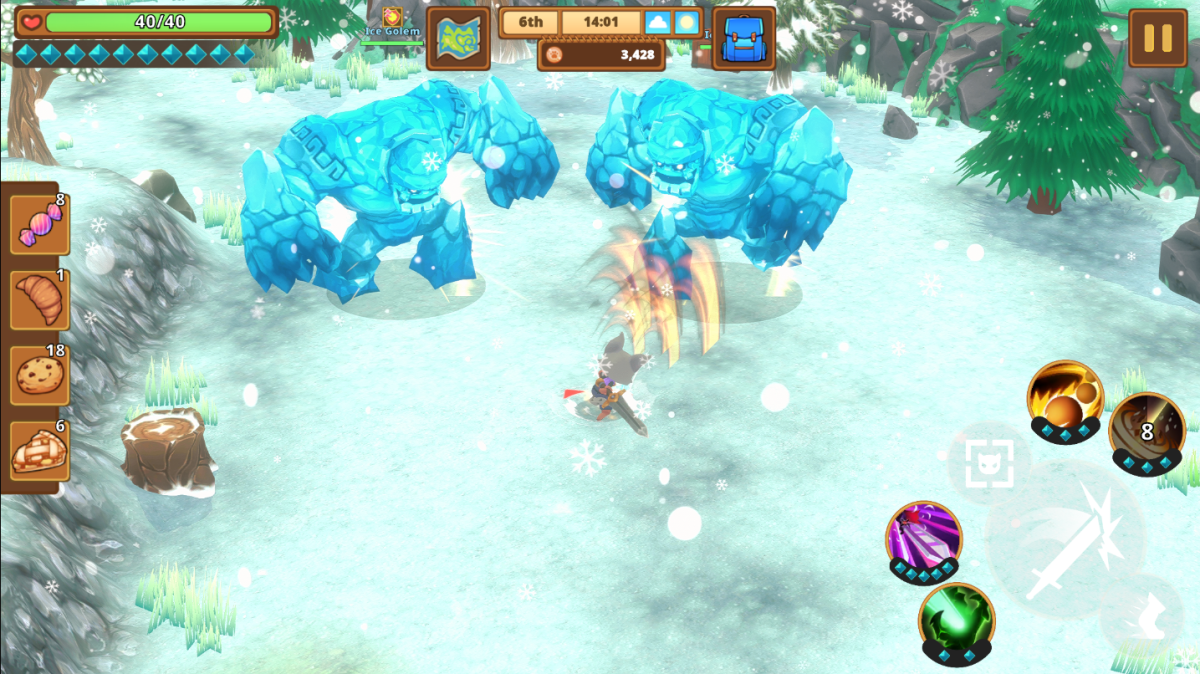1200x674 pixels.
Task: Activate the green wind slash skill
Action: [956, 620]
